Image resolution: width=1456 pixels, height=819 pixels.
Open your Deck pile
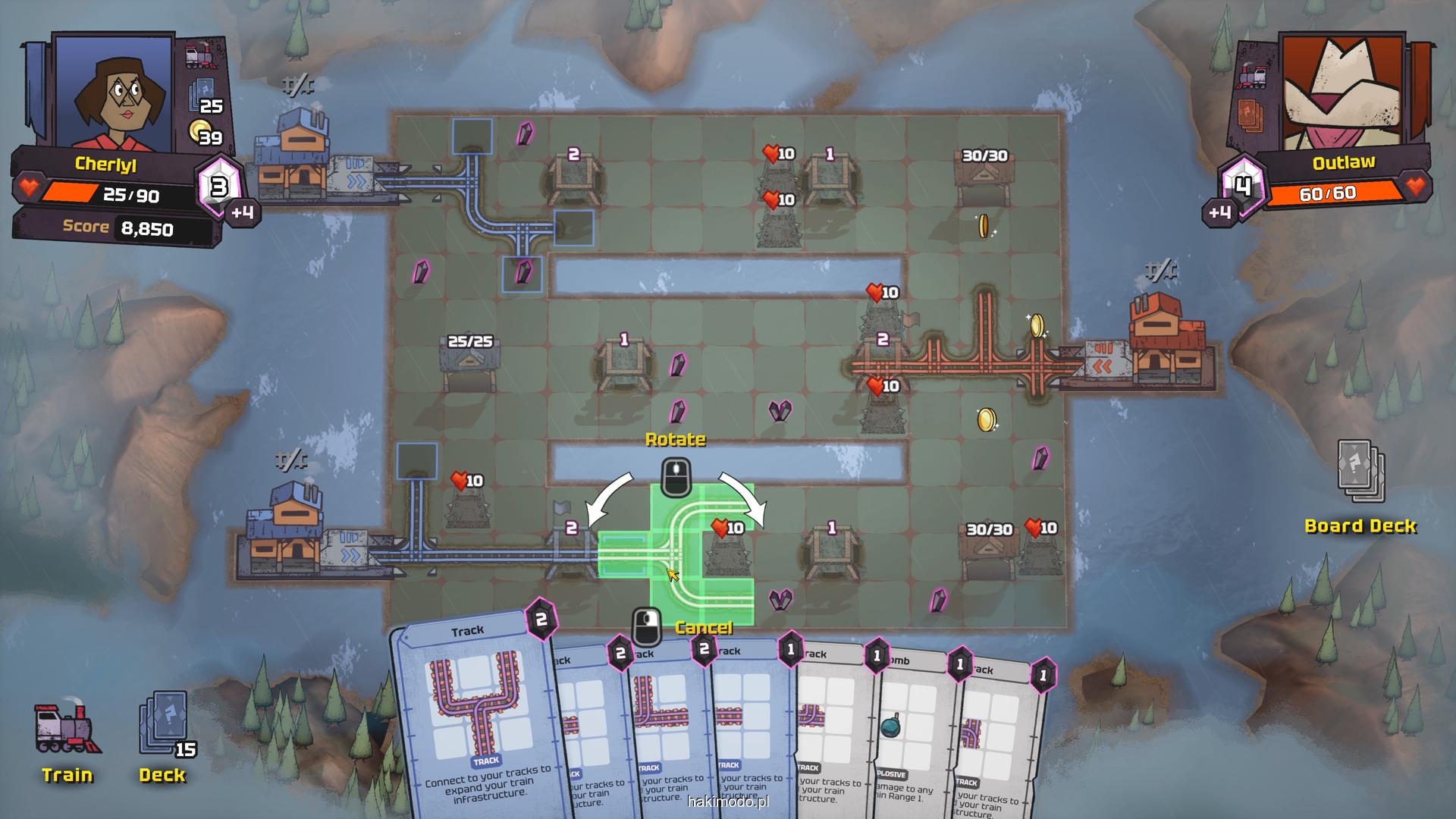pyautogui.click(x=163, y=736)
